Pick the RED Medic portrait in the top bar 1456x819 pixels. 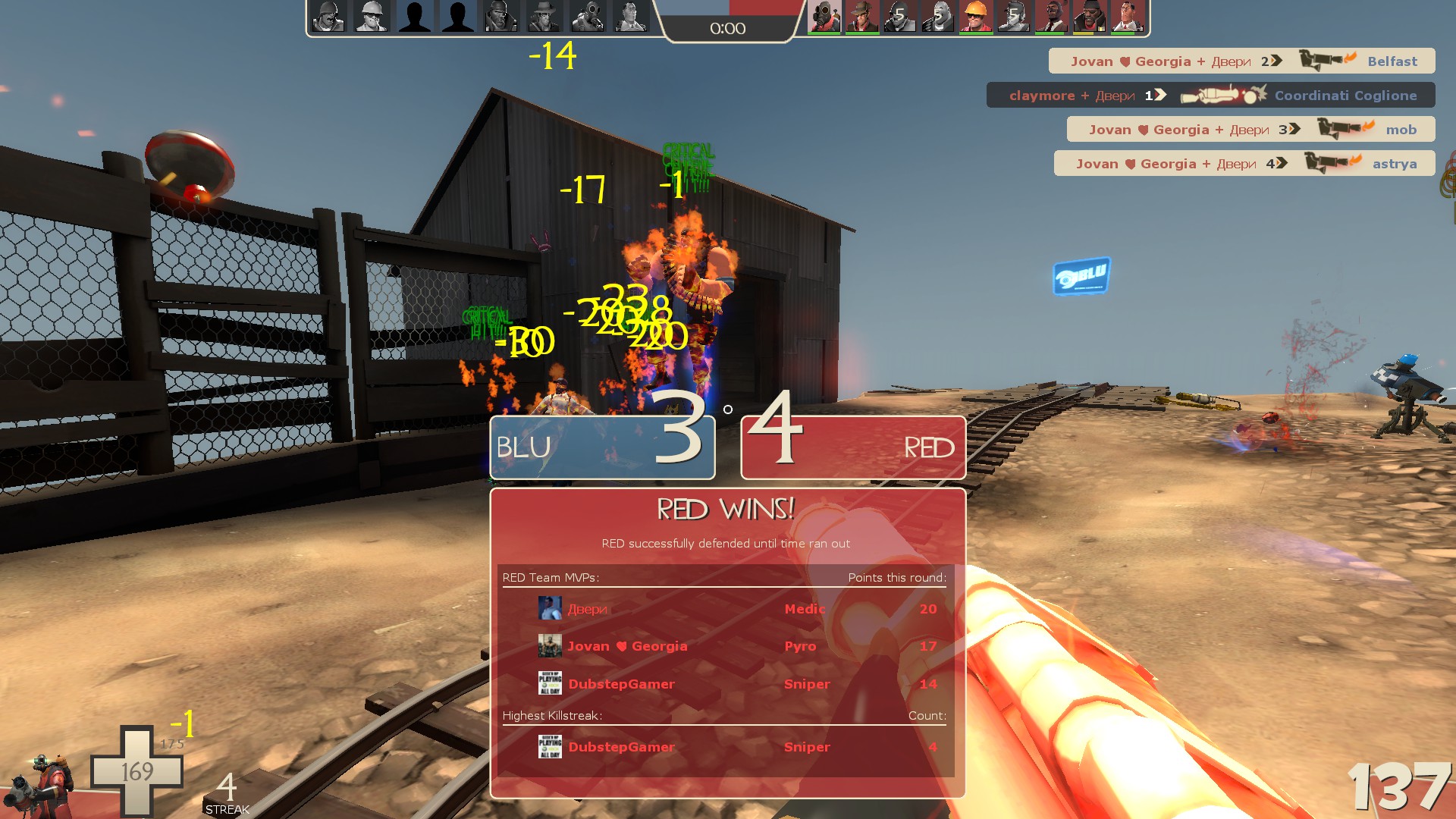(1127, 16)
